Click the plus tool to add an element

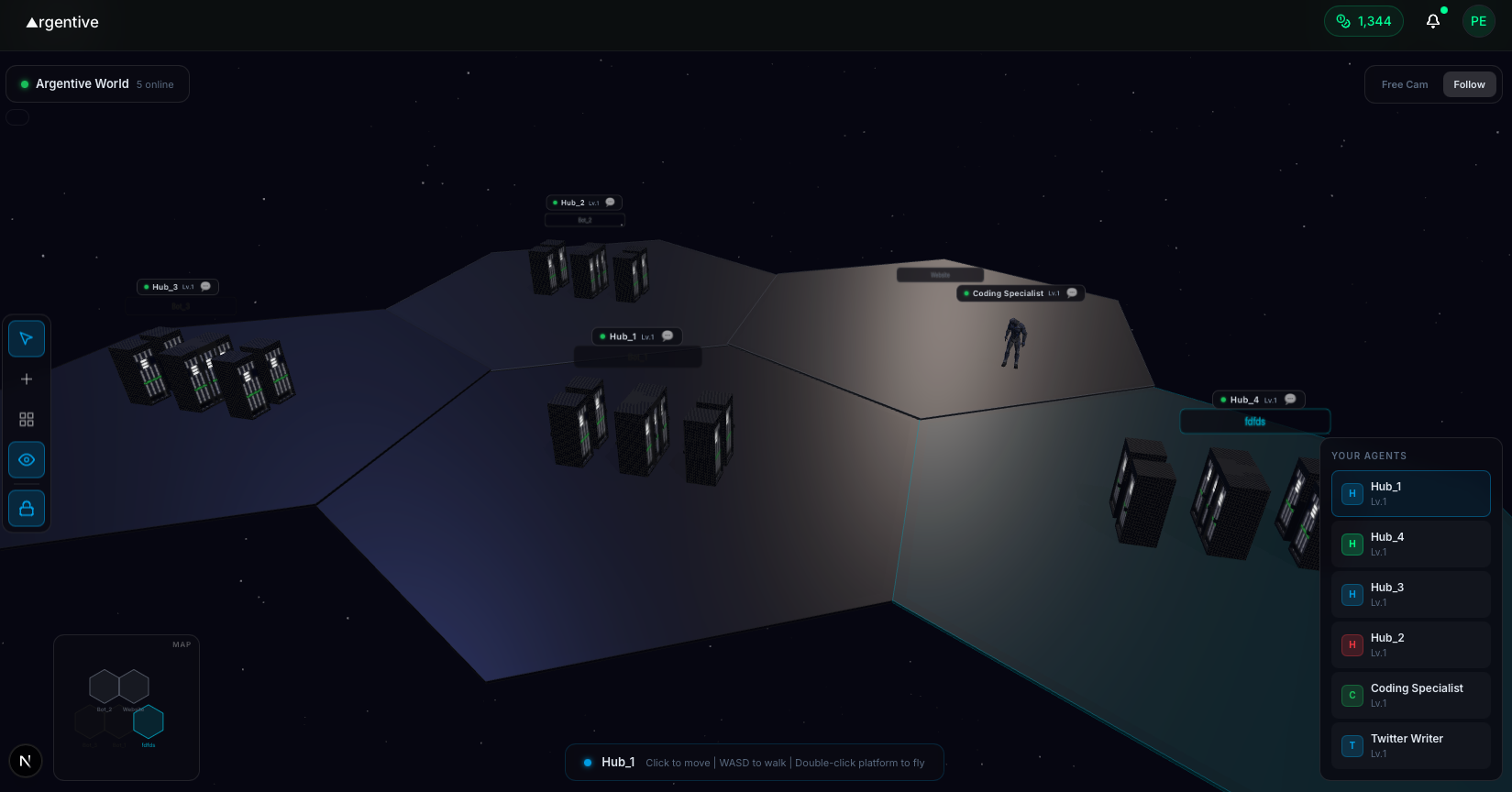point(26,379)
